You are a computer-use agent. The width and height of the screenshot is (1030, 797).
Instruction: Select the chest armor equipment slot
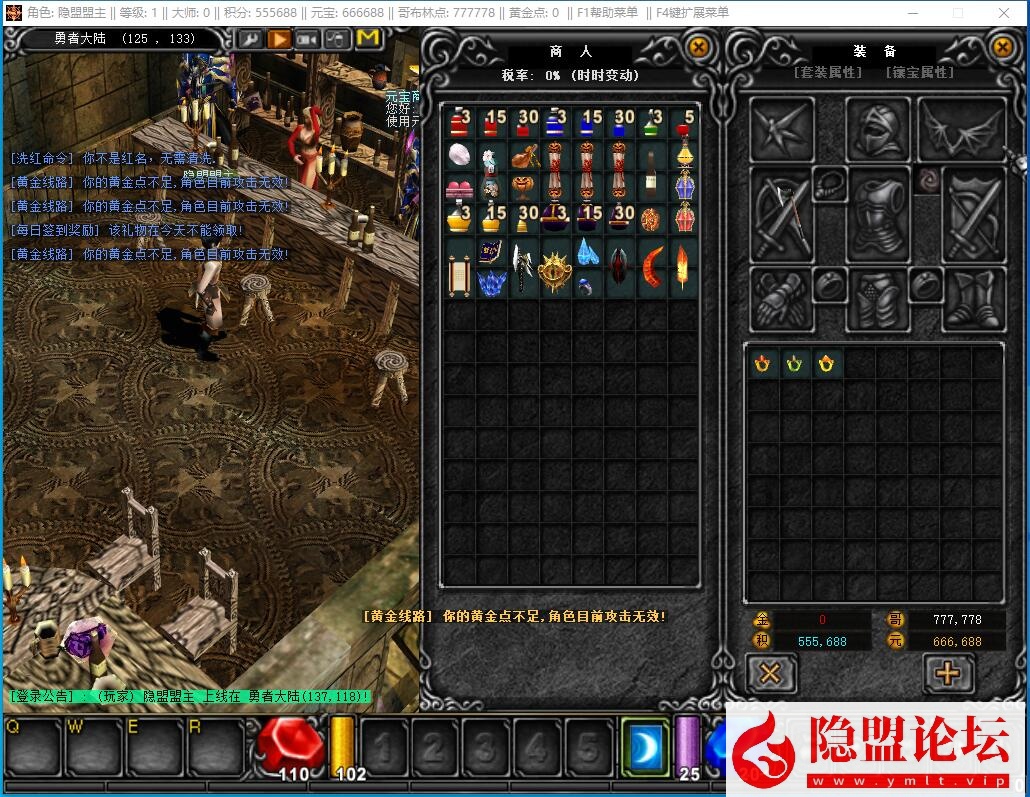click(877, 215)
